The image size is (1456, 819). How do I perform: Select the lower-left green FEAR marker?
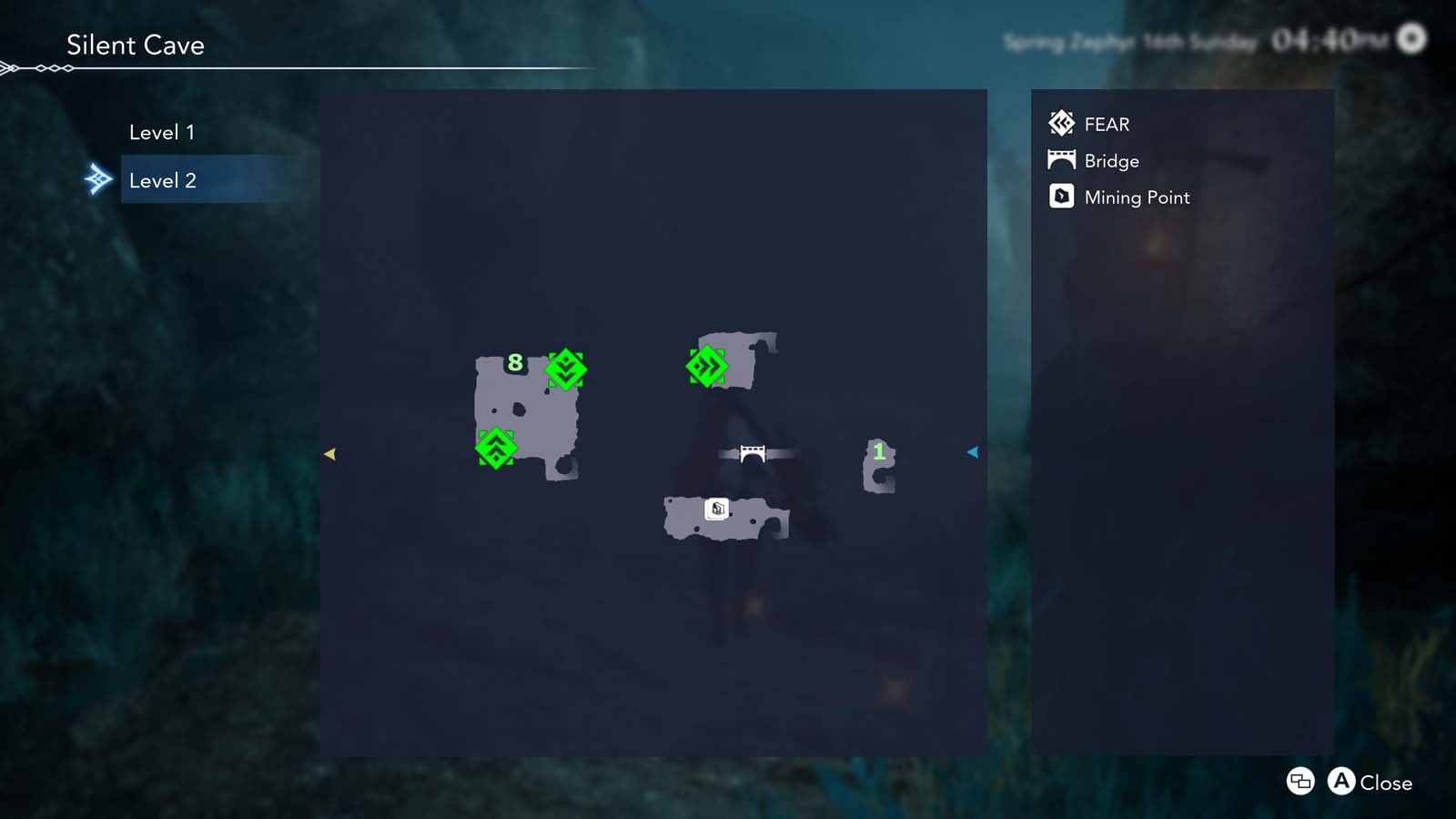(496, 449)
